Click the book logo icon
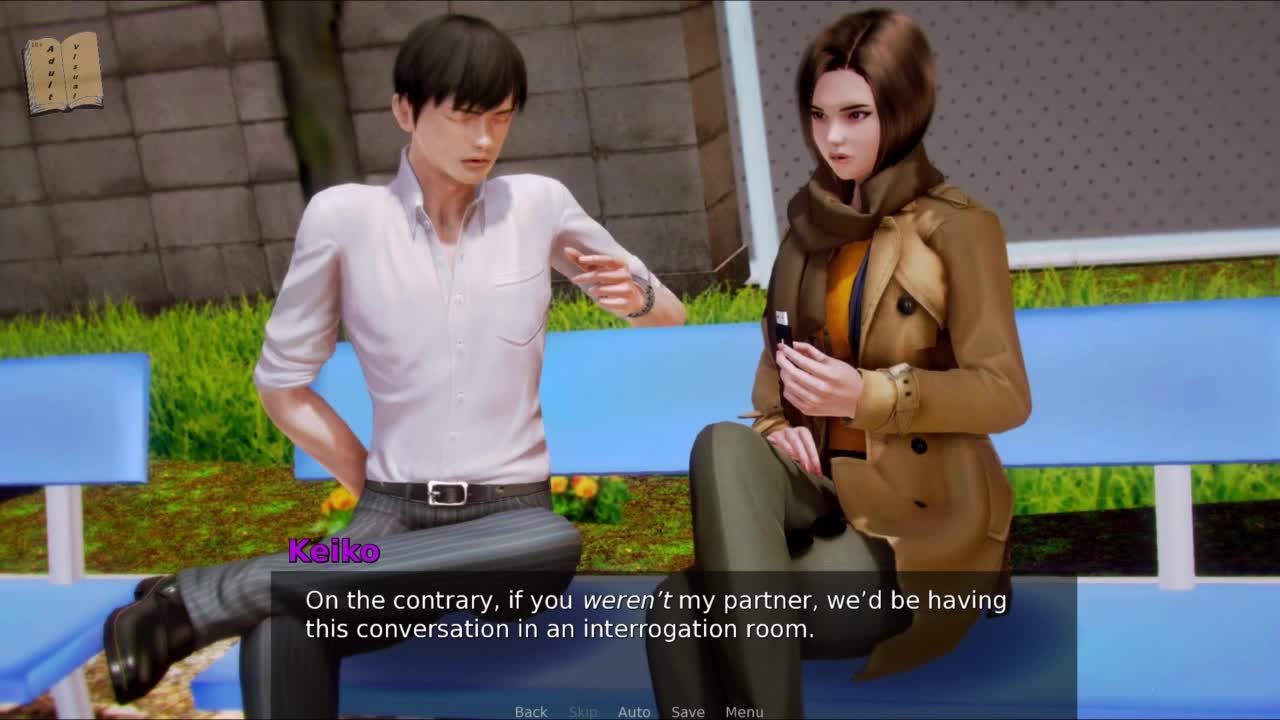Viewport: 1280px width, 720px height. pos(63,73)
